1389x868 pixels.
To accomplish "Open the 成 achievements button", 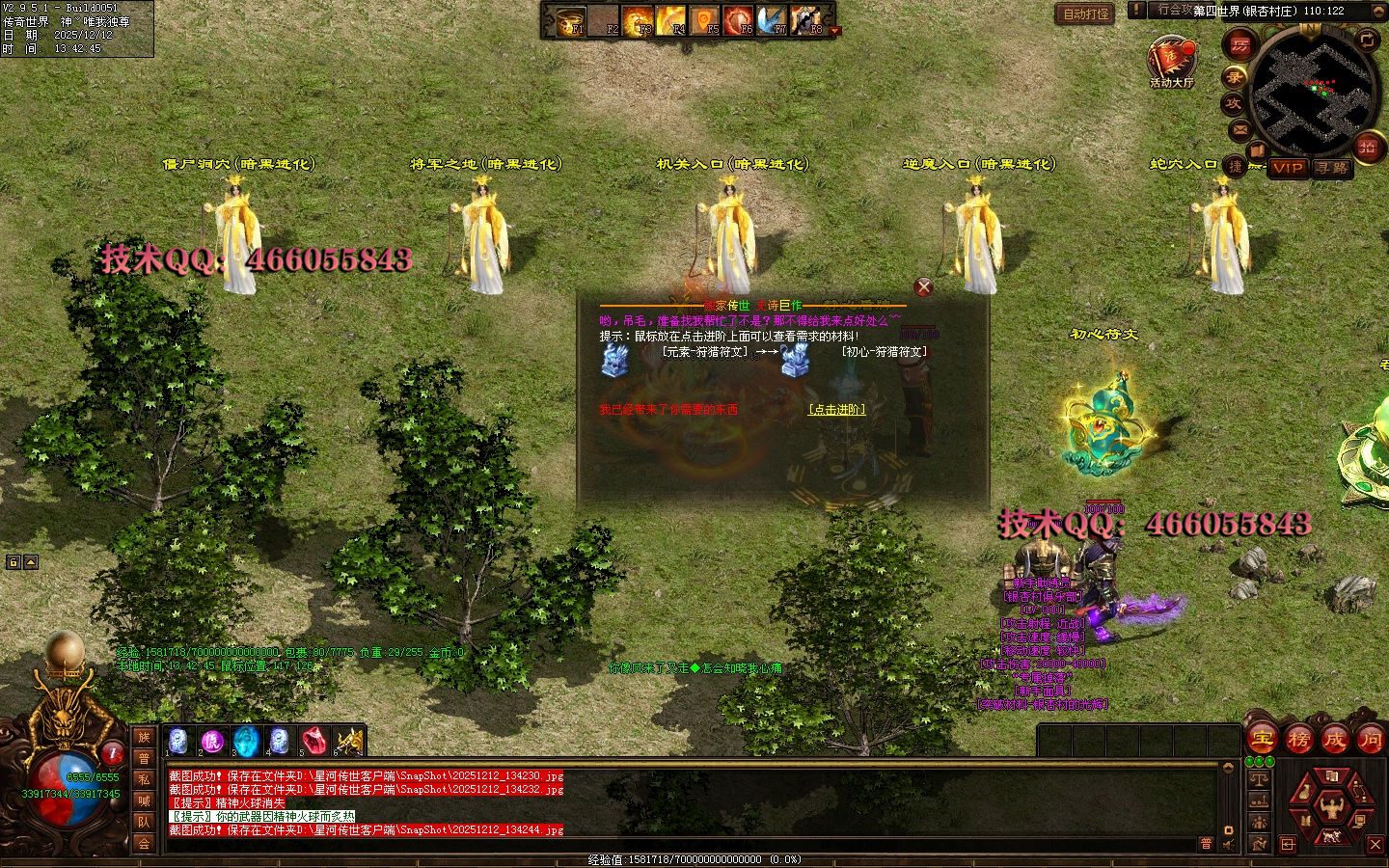I will pyautogui.click(x=1334, y=740).
